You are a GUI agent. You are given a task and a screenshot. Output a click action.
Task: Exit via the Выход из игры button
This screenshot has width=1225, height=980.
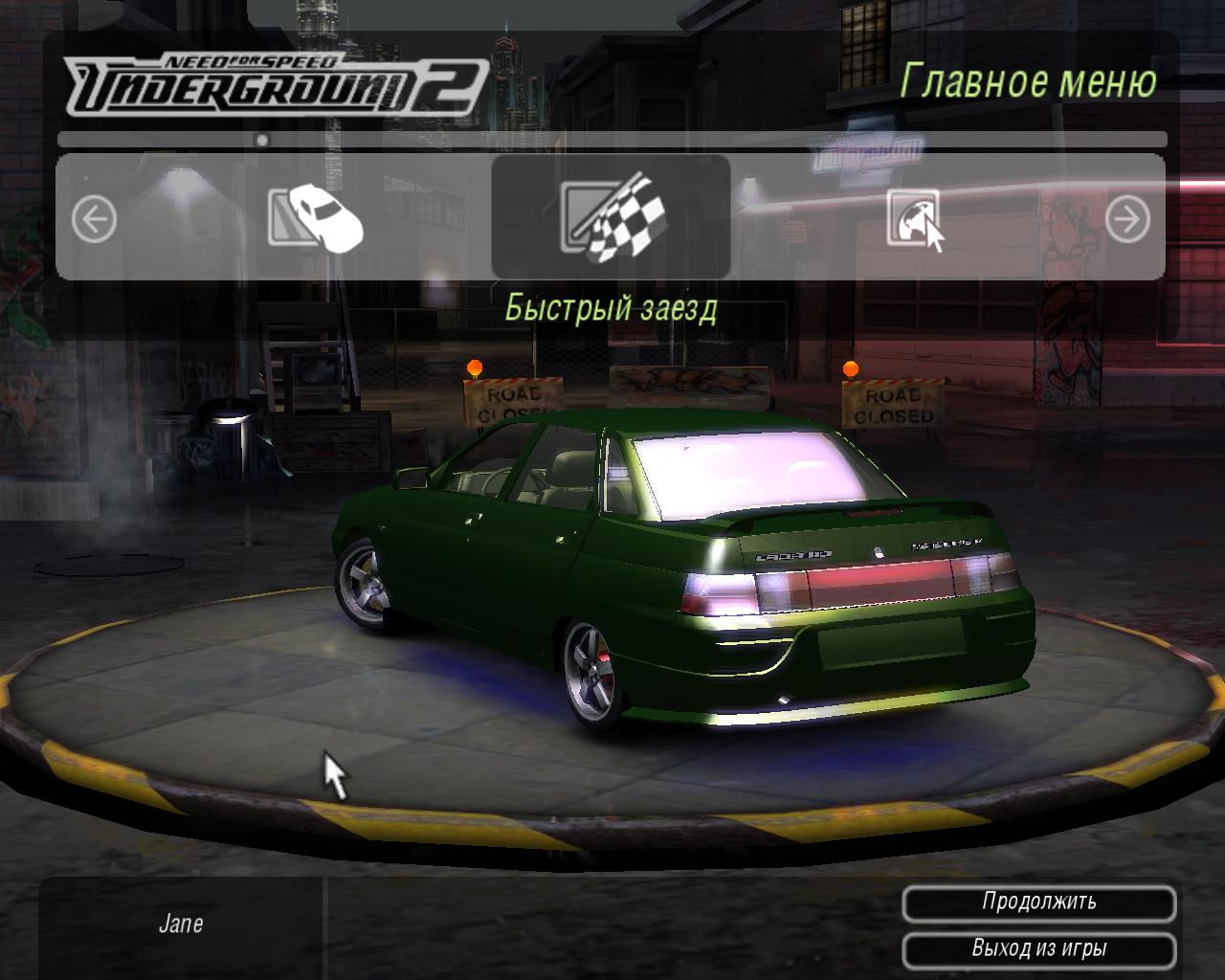[1038, 949]
